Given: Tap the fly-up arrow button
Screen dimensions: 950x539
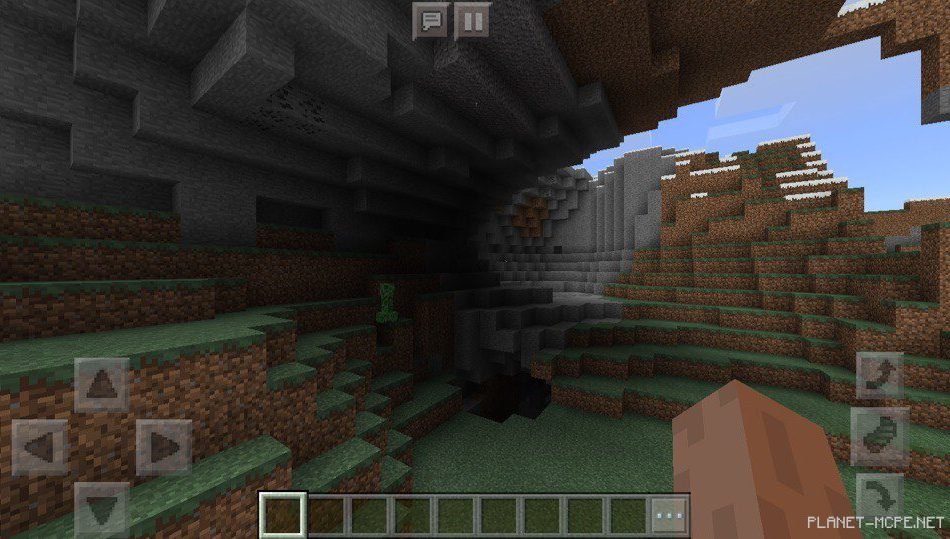Looking at the screenshot, I should [x=880, y=377].
